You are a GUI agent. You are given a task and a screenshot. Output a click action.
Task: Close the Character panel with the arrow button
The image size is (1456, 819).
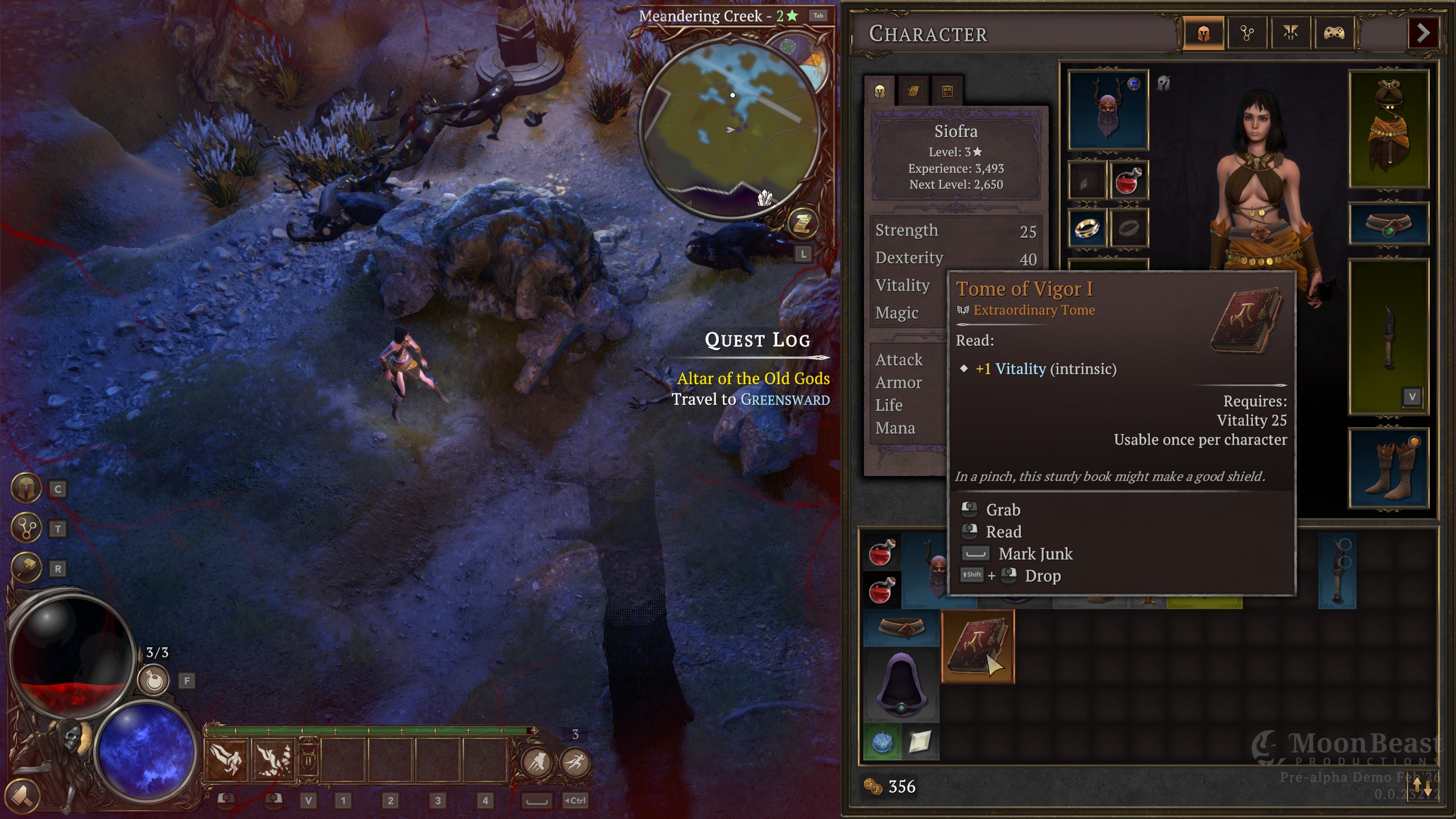1422,34
